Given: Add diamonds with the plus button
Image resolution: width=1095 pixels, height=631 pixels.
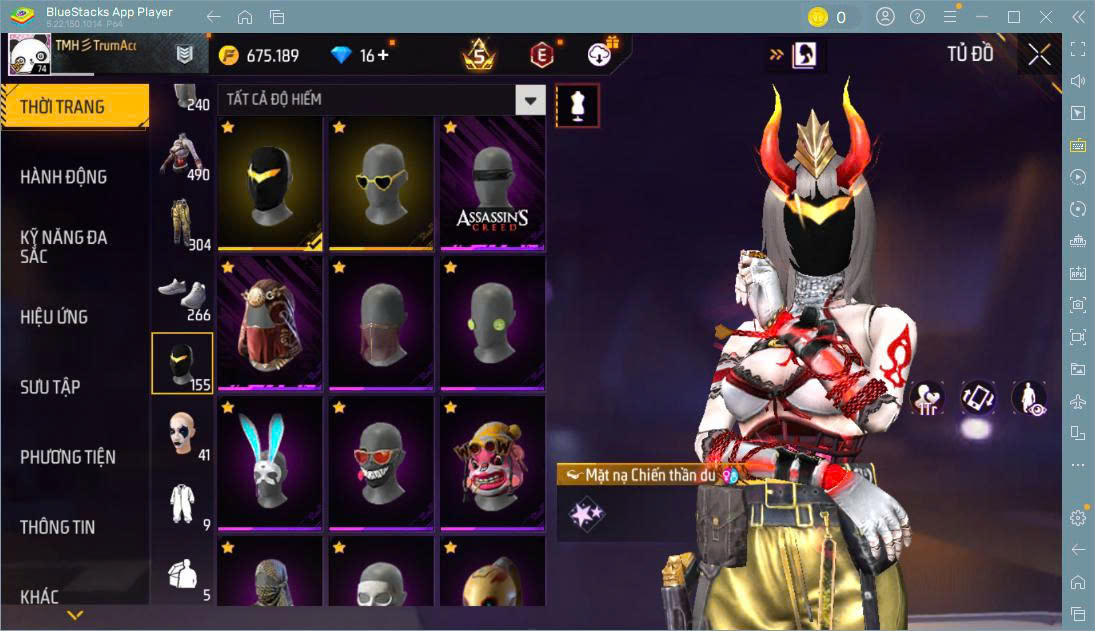Looking at the screenshot, I should point(382,55).
